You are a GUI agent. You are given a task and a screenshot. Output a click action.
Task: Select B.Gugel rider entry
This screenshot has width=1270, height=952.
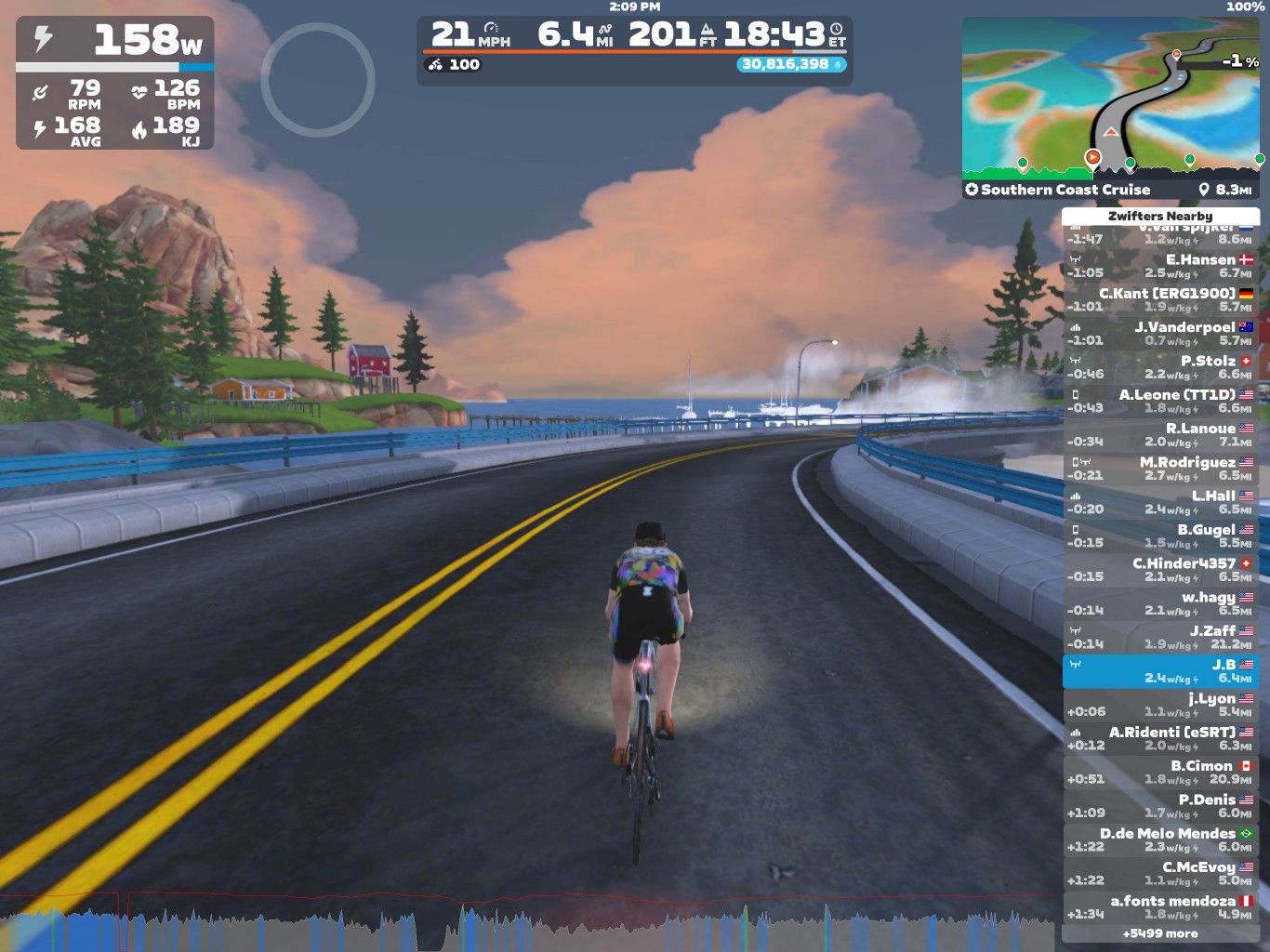tap(1159, 535)
